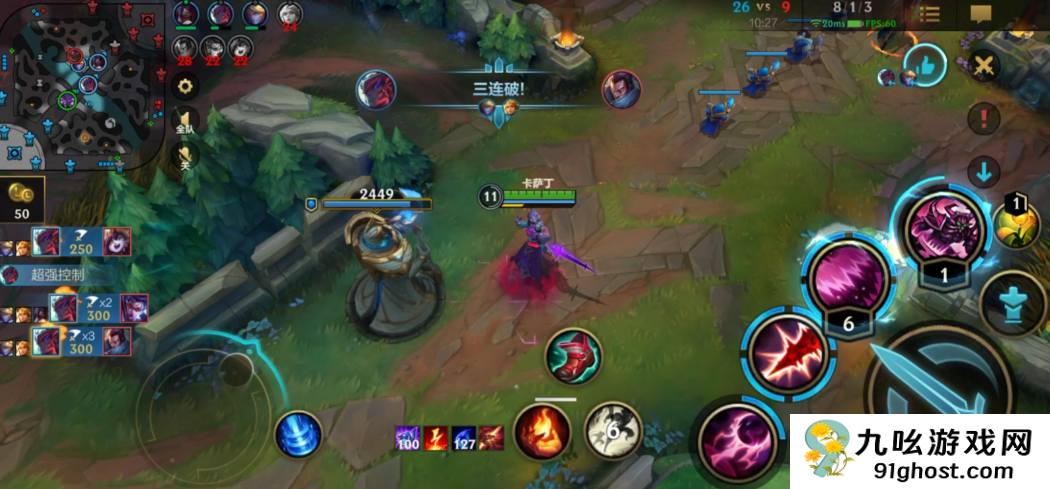Open the chat speech bubble
The image size is (1050, 489).
pyautogui.click(x=981, y=14)
